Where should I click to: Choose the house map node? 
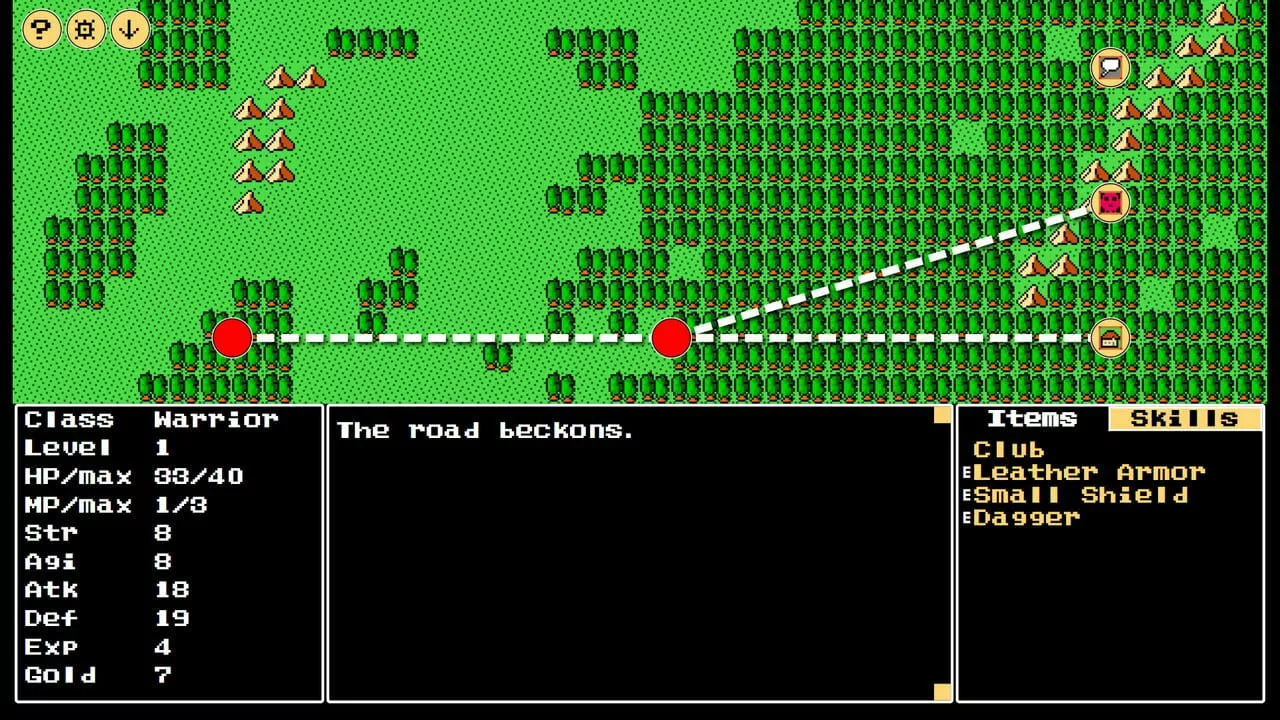point(1110,338)
